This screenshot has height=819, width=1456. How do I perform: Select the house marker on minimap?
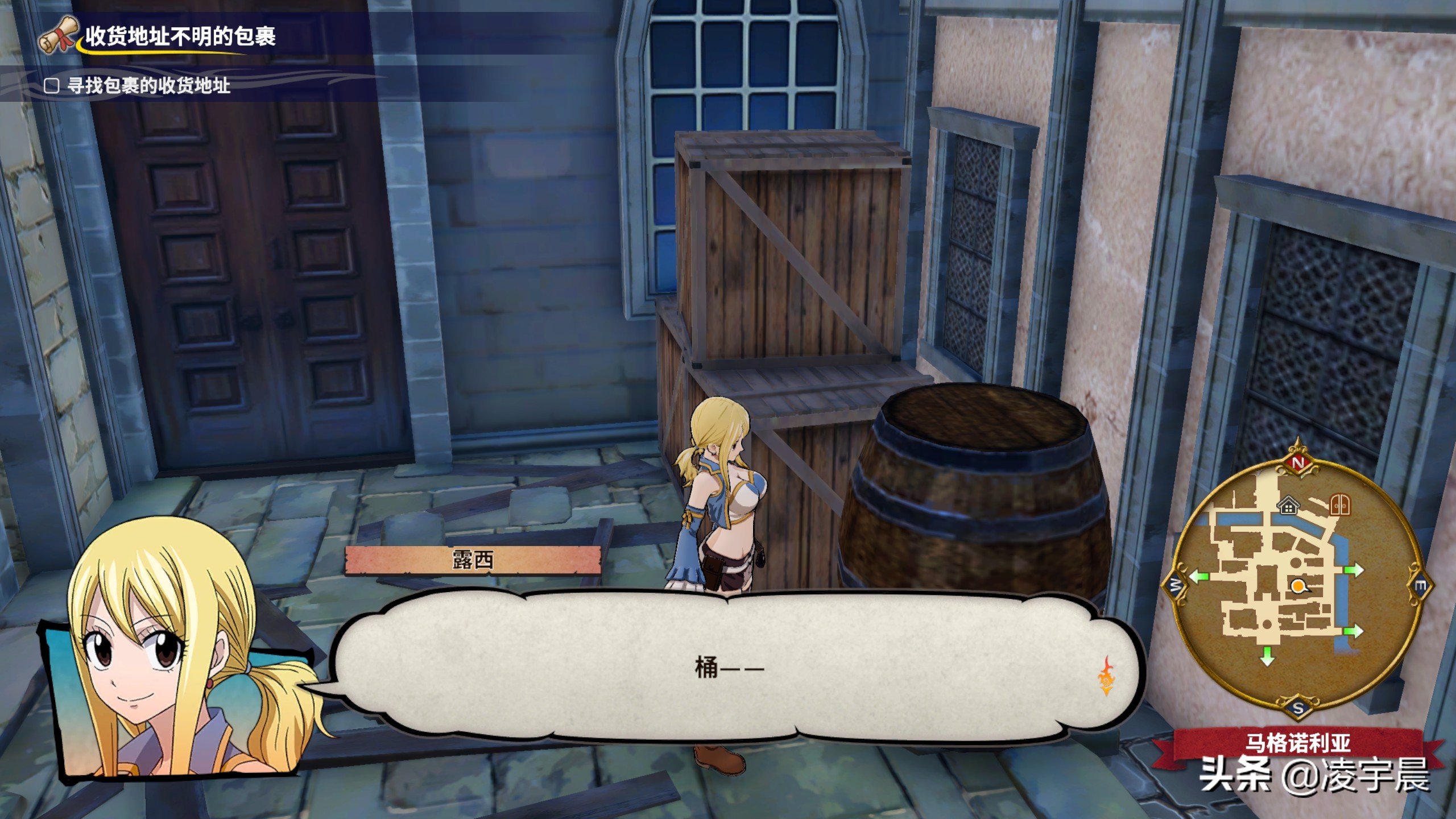click(1288, 505)
